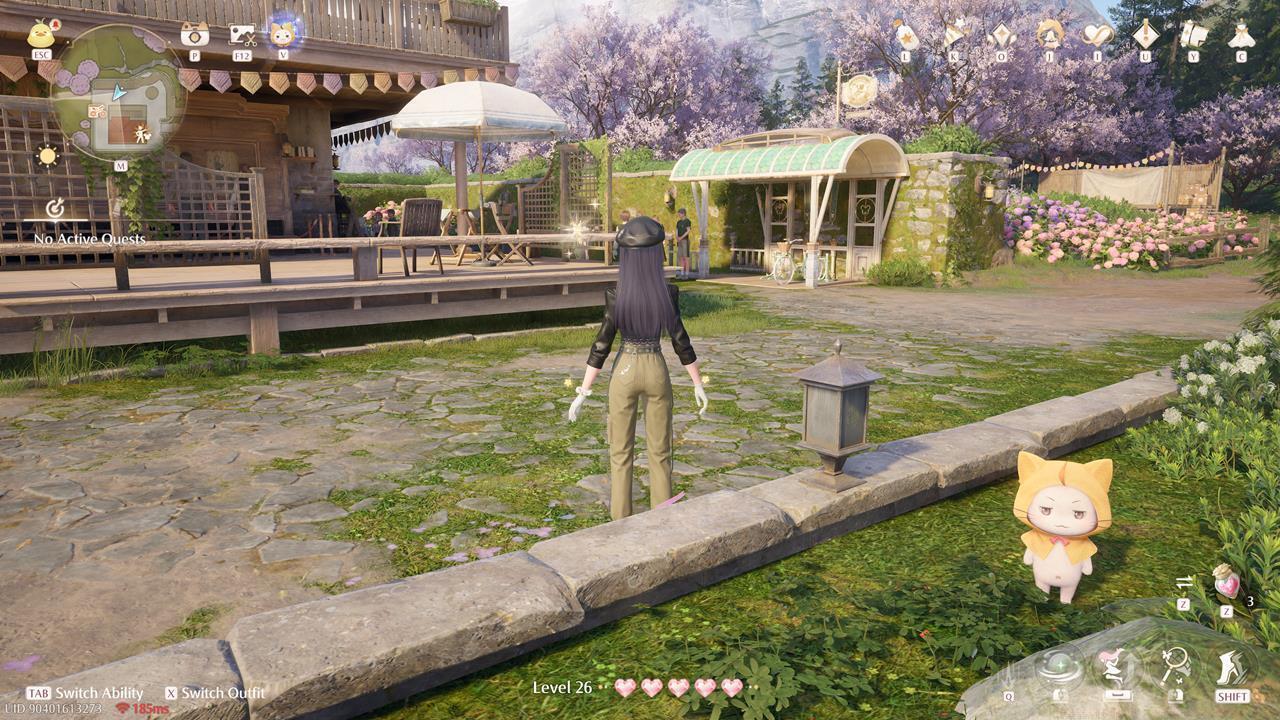Click the swap arrows to change quick item
1280x720 pixels.
1185,582
